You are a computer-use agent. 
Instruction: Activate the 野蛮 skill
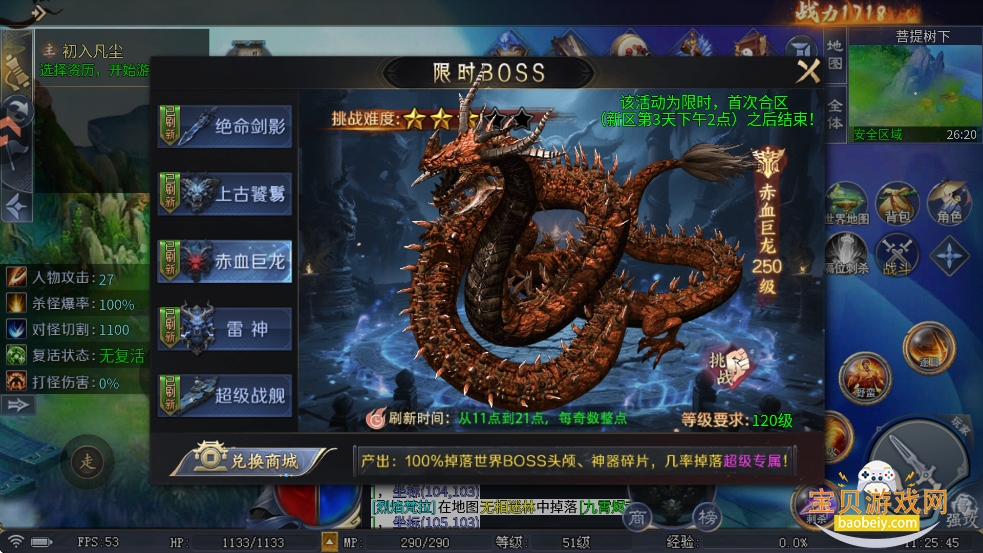click(864, 378)
